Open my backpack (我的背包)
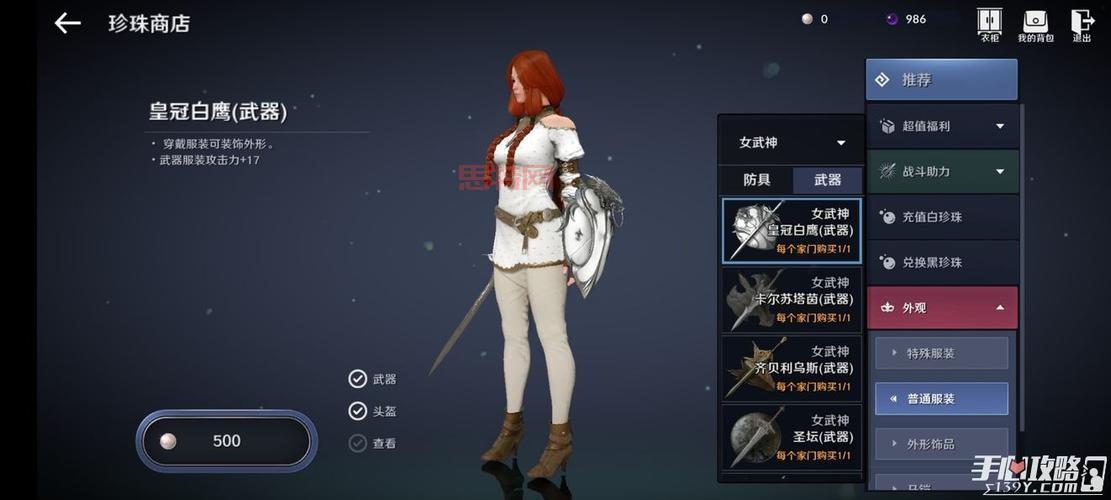1111x500 pixels. pos(1035,23)
